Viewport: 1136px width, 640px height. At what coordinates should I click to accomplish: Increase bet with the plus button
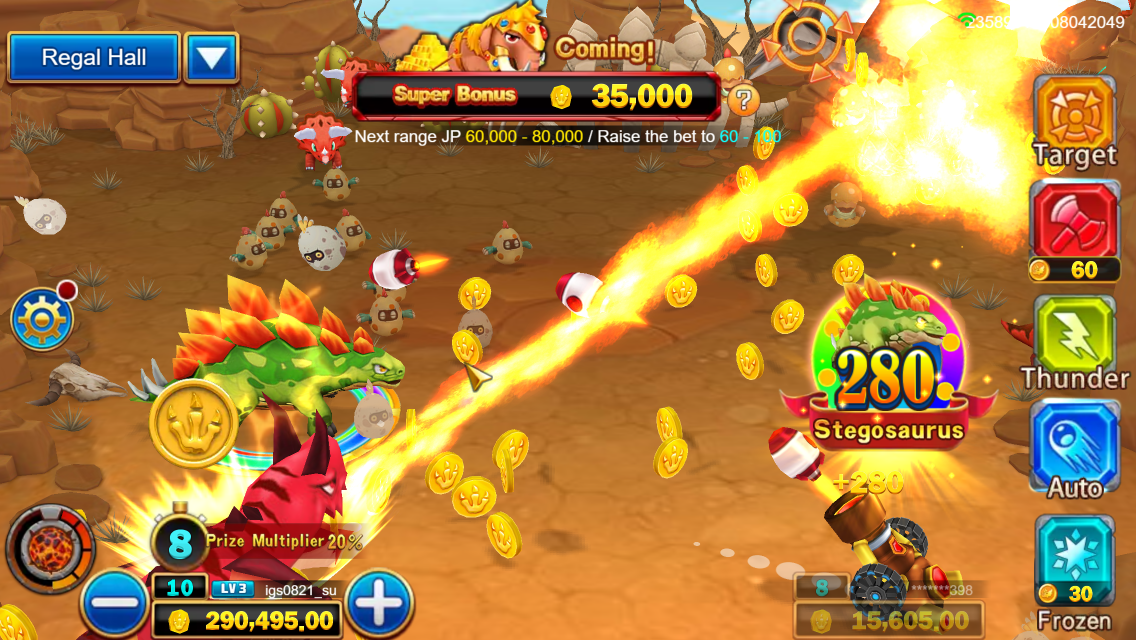click(379, 604)
